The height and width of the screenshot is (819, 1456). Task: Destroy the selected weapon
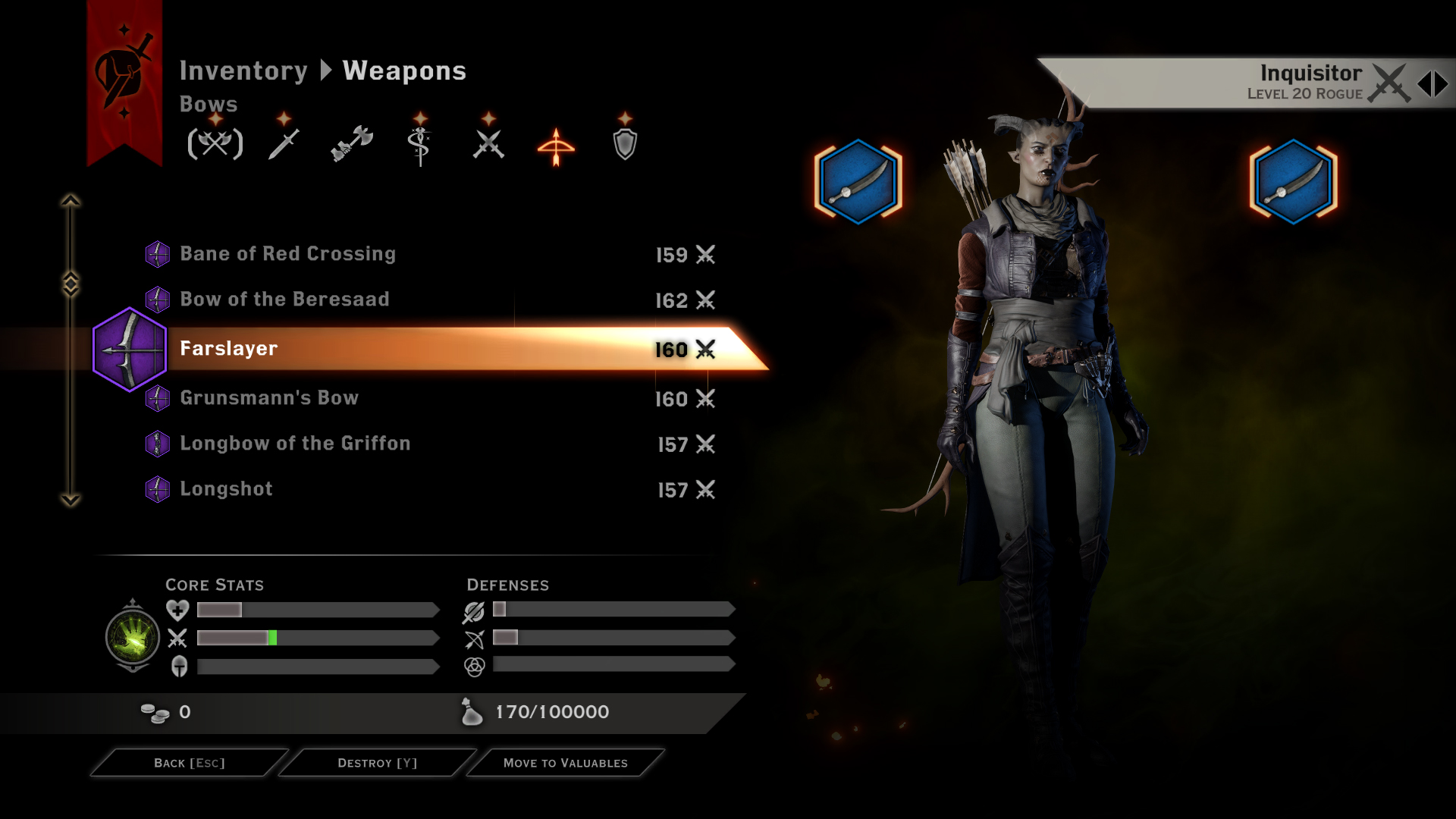click(x=377, y=763)
